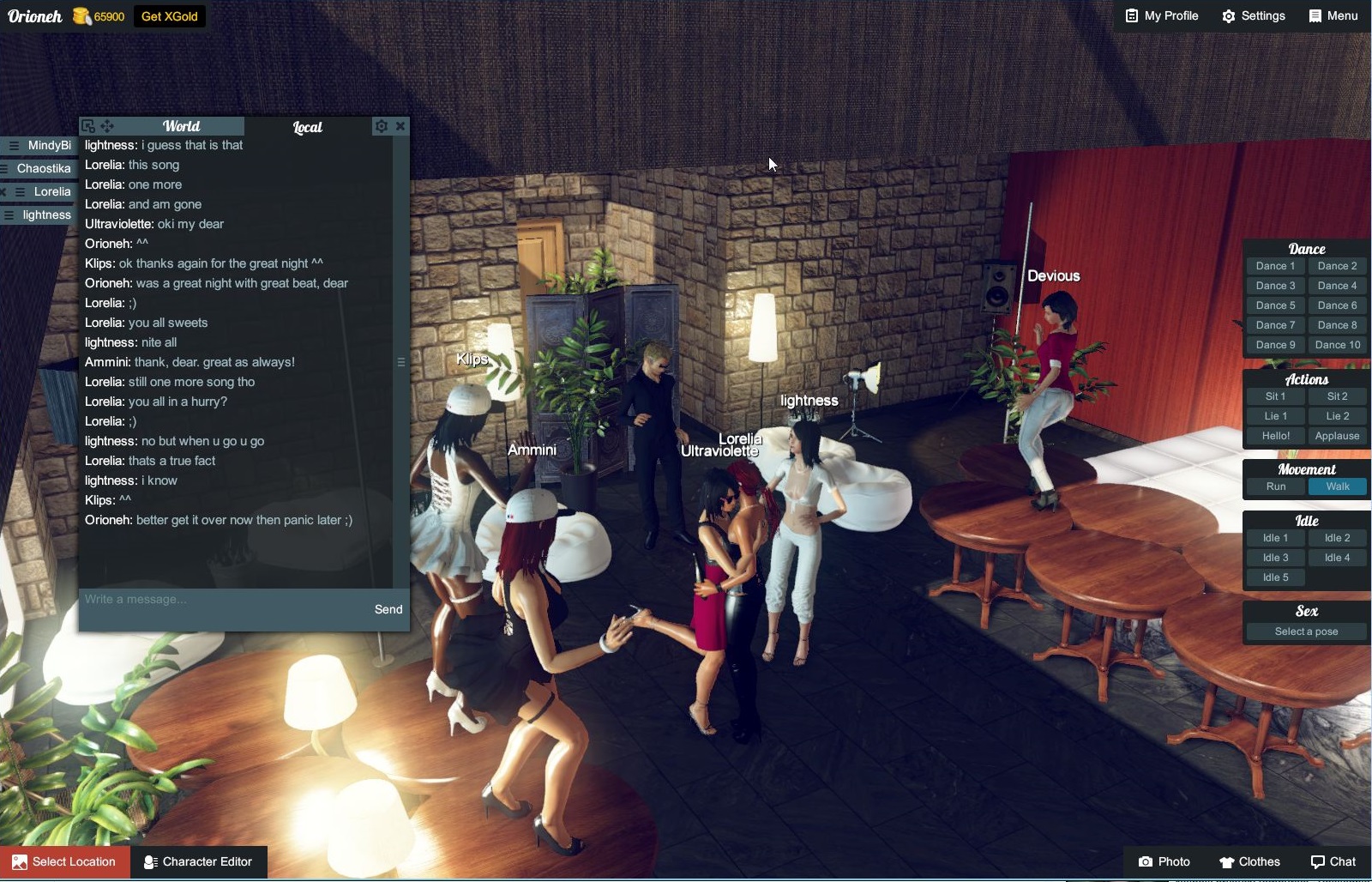Open Select Location
The height and width of the screenshot is (882, 1372).
click(x=64, y=861)
